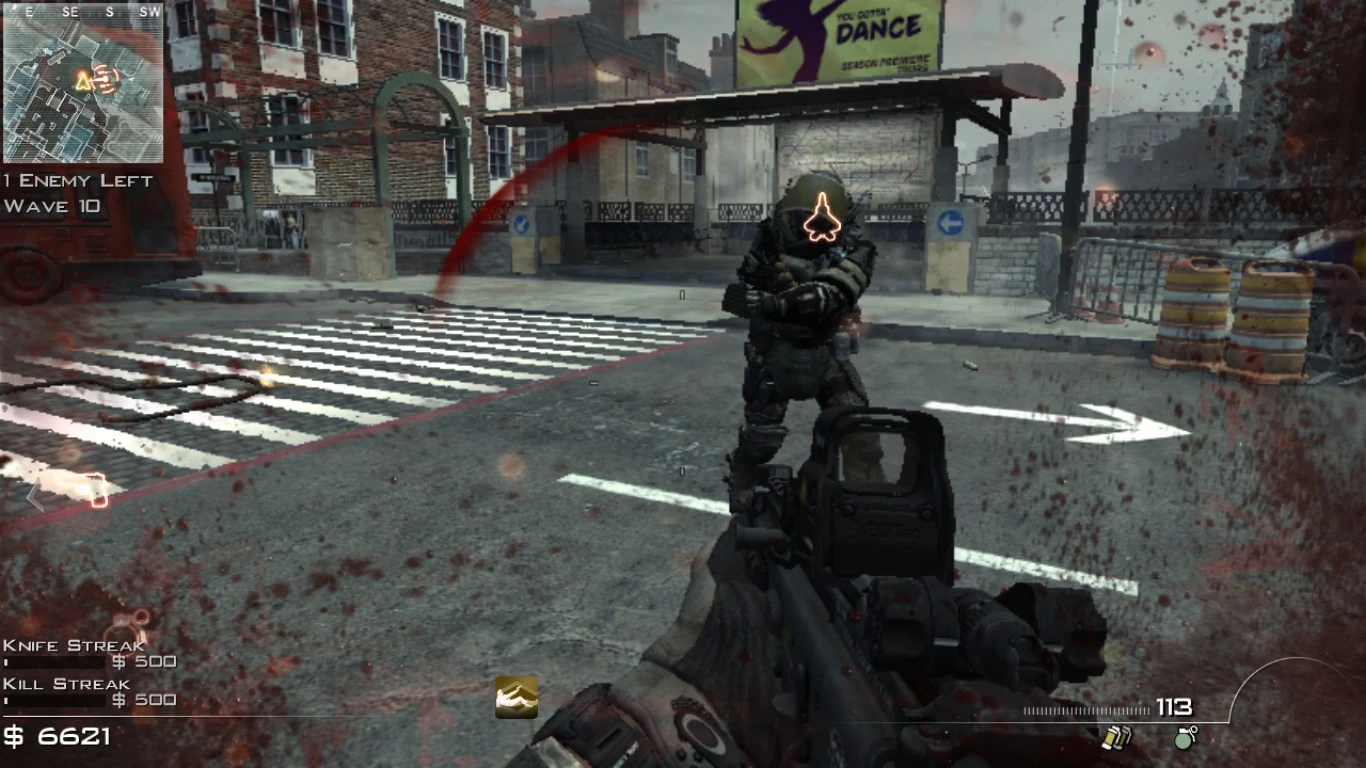Click the 1 Enemy Left text
This screenshot has height=768, width=1366.
77,182
